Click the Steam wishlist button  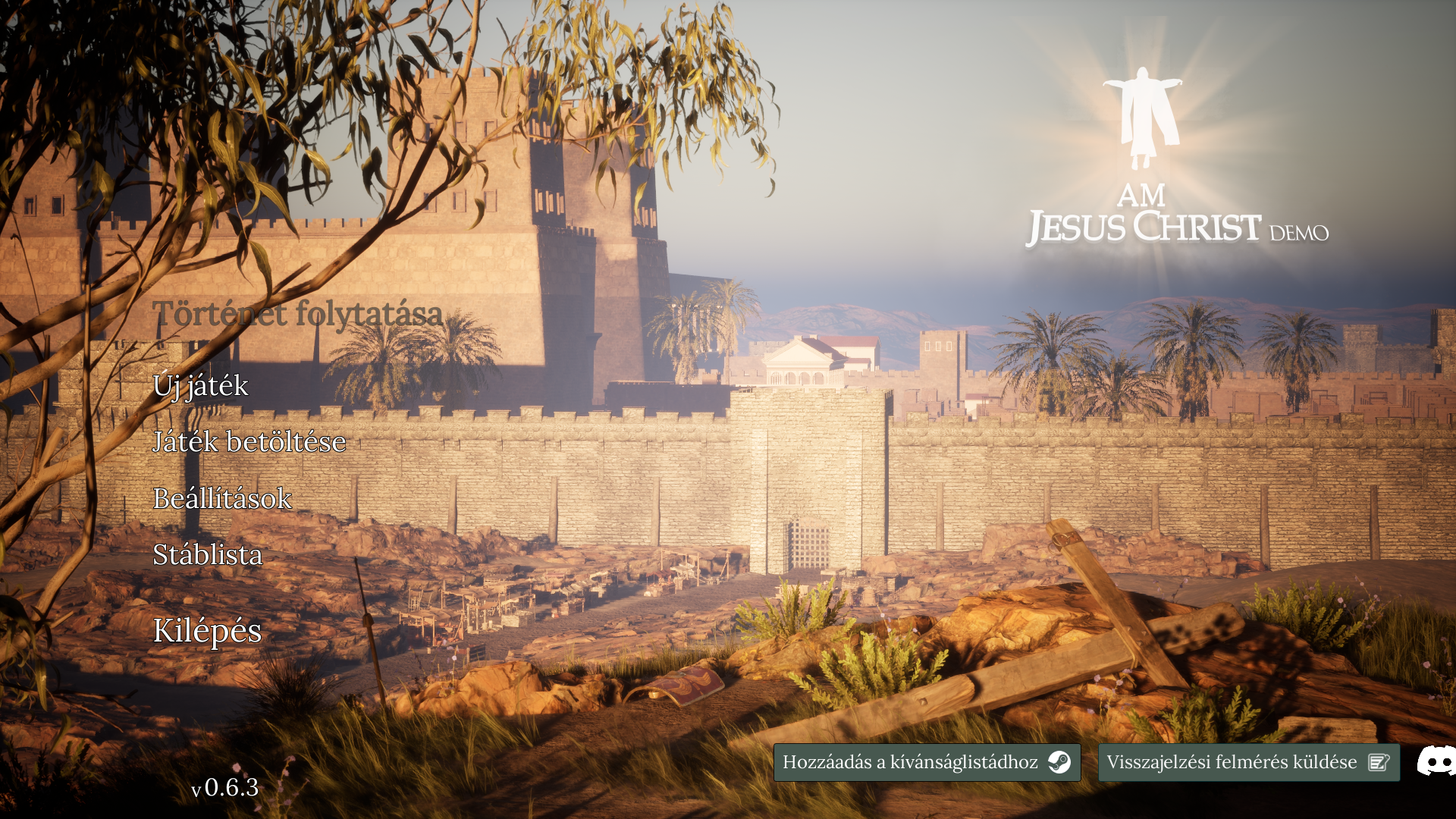[x=927, y=762]
